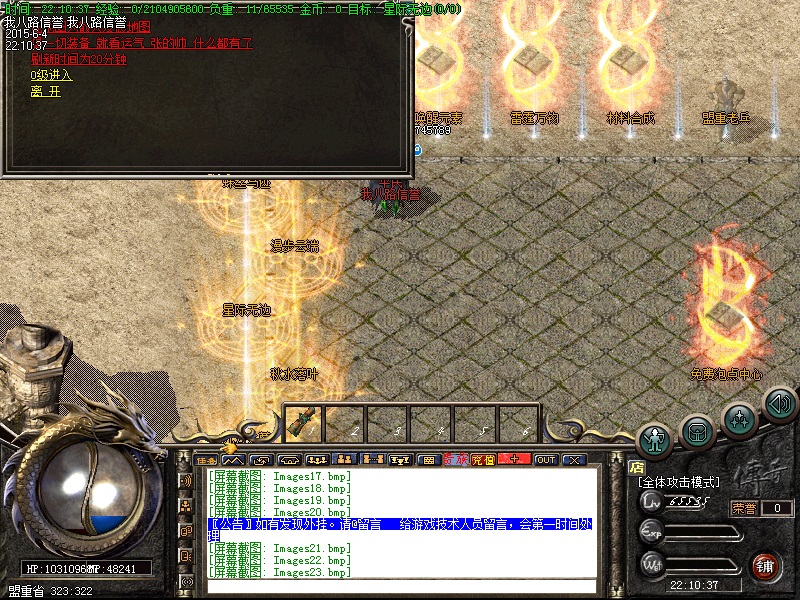The image size is (800, 600).
Task: Click the "OUT" button on chat toolbar
Action: pos(545,460)
